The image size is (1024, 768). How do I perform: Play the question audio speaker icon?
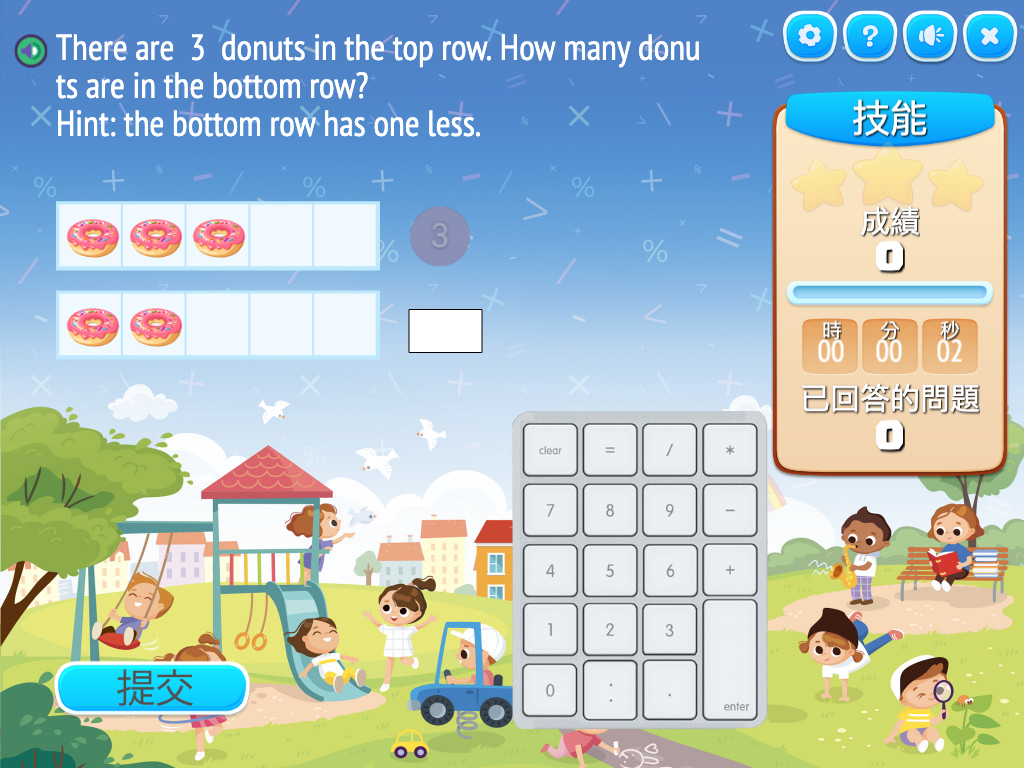(x=31, y=49)
